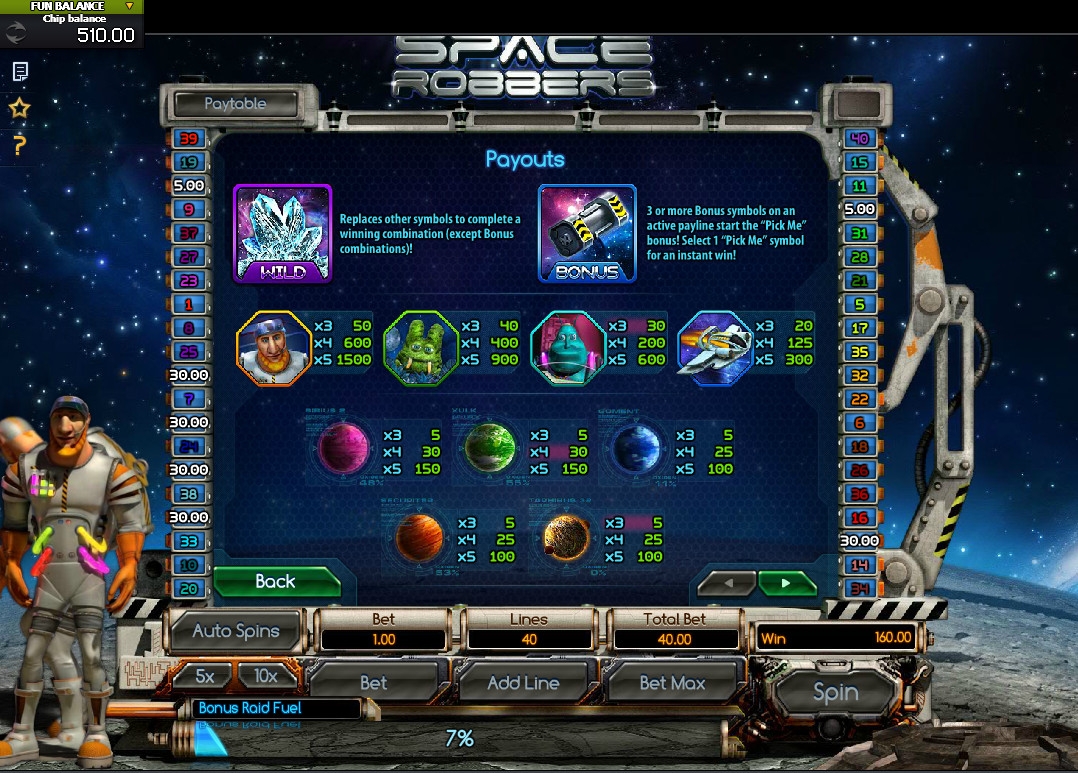Start Auto Spins
The image size is (1078, 773).
[x=236, y=631]
